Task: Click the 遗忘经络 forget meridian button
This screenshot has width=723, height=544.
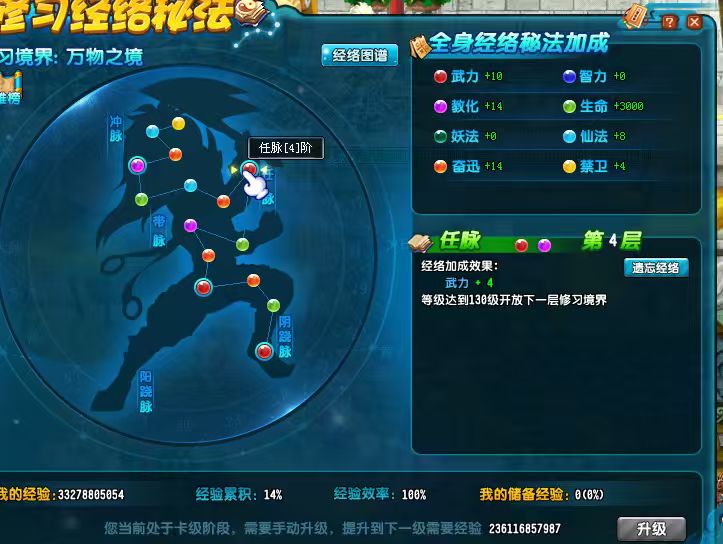Action: (x=657, y=267)
